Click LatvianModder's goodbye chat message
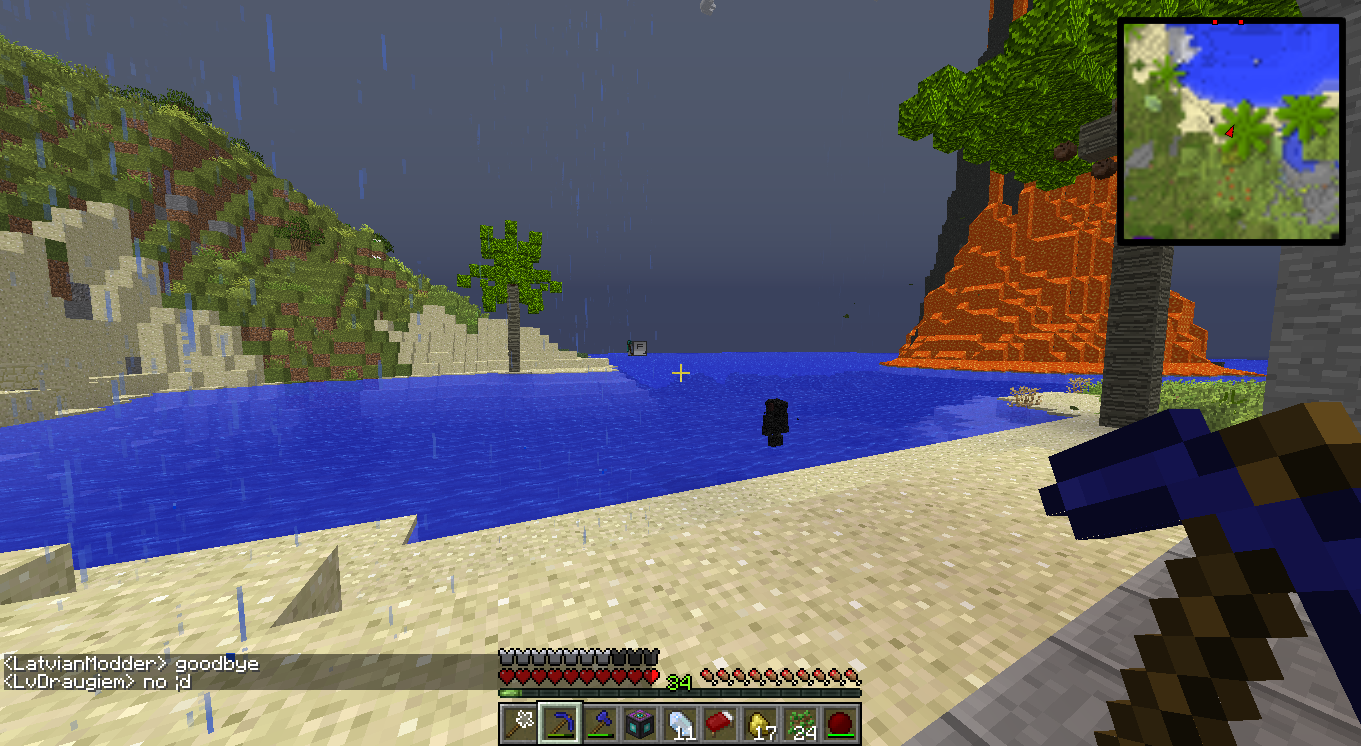 pyautogui.click(x=131, y=664)
